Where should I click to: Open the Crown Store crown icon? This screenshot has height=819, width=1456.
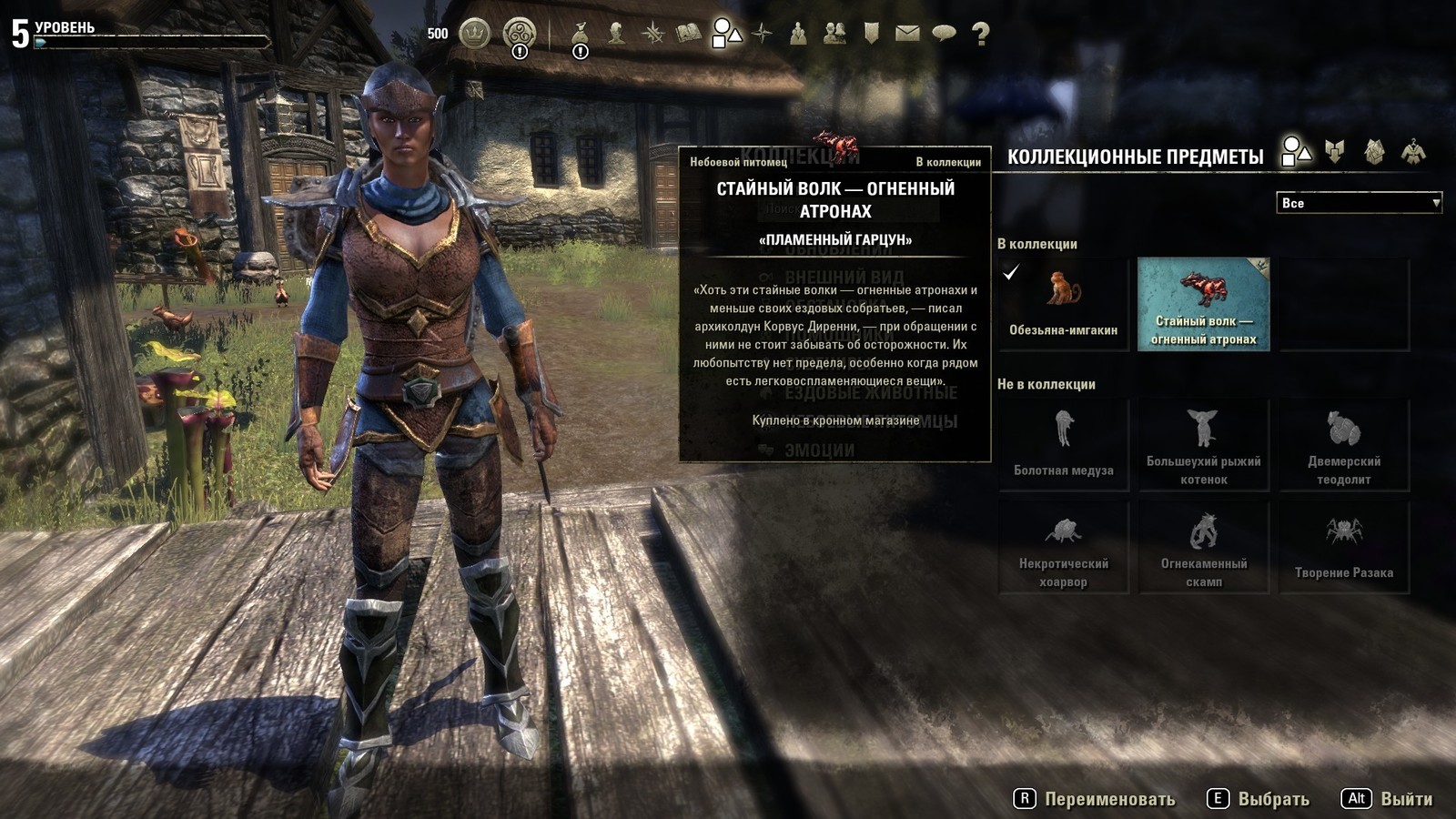(x=474, y=34)
